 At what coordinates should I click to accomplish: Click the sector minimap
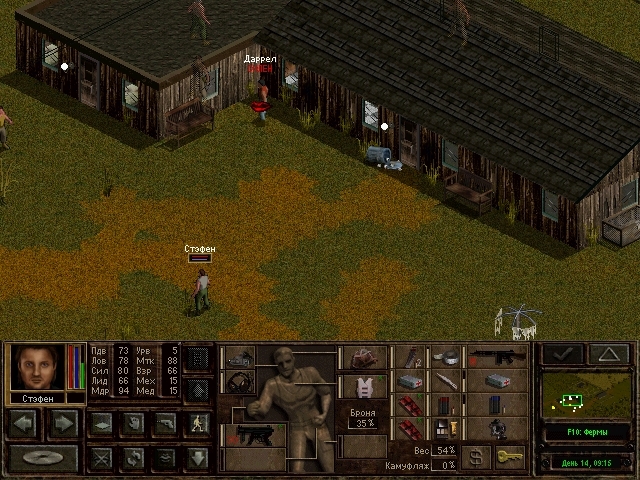coord(584,394)
